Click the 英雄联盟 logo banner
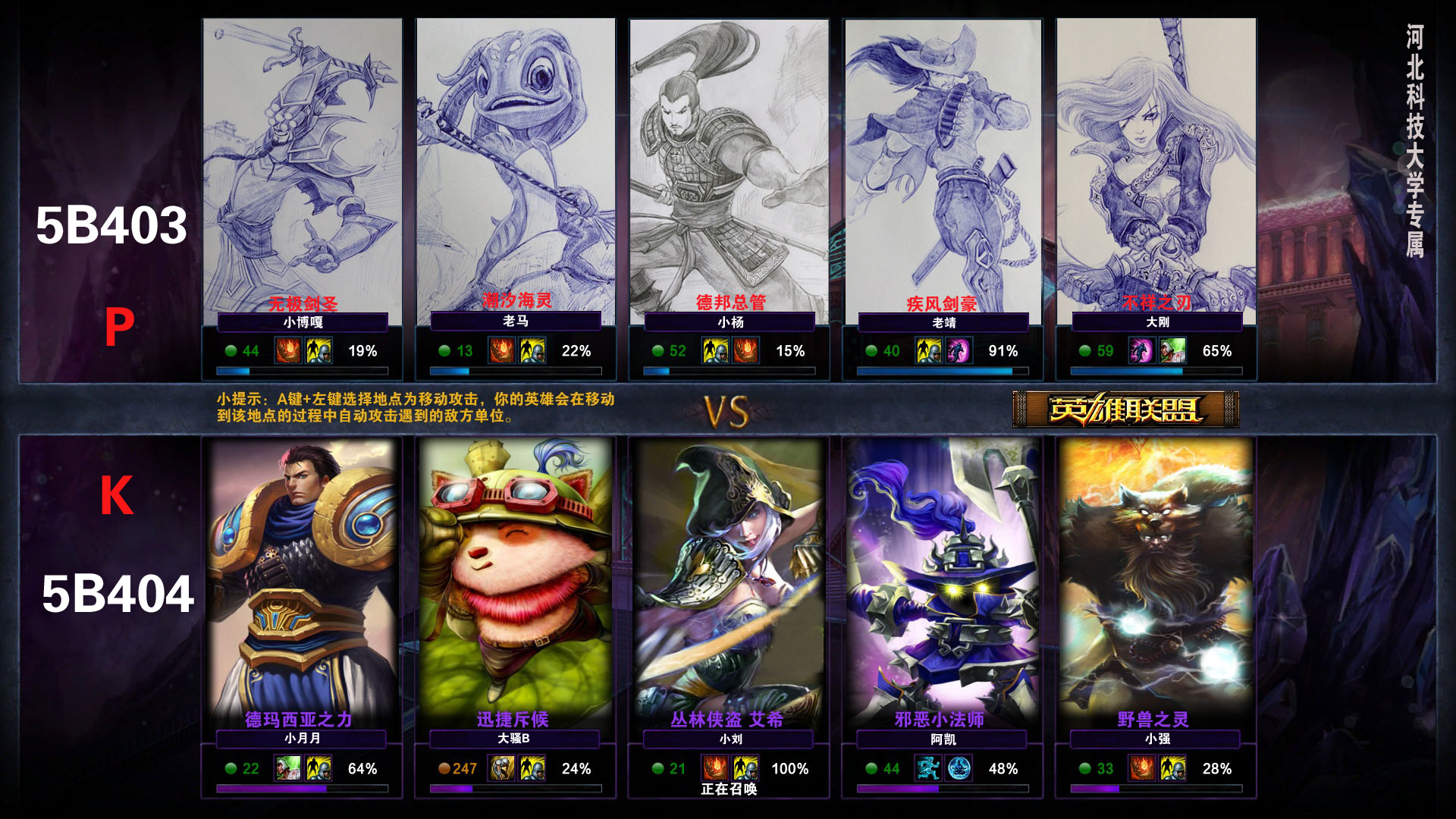Screen dimensions: 1456x819 click(x=1125, y=409)
